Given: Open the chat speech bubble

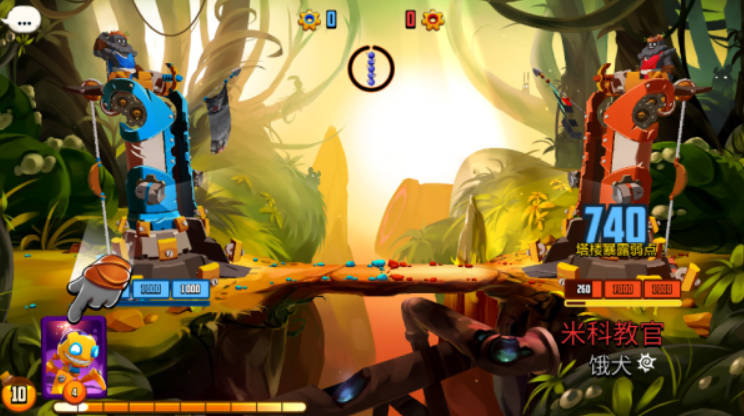Looking at the screenshot, I should pyautogui.click(x=21, y=18).
